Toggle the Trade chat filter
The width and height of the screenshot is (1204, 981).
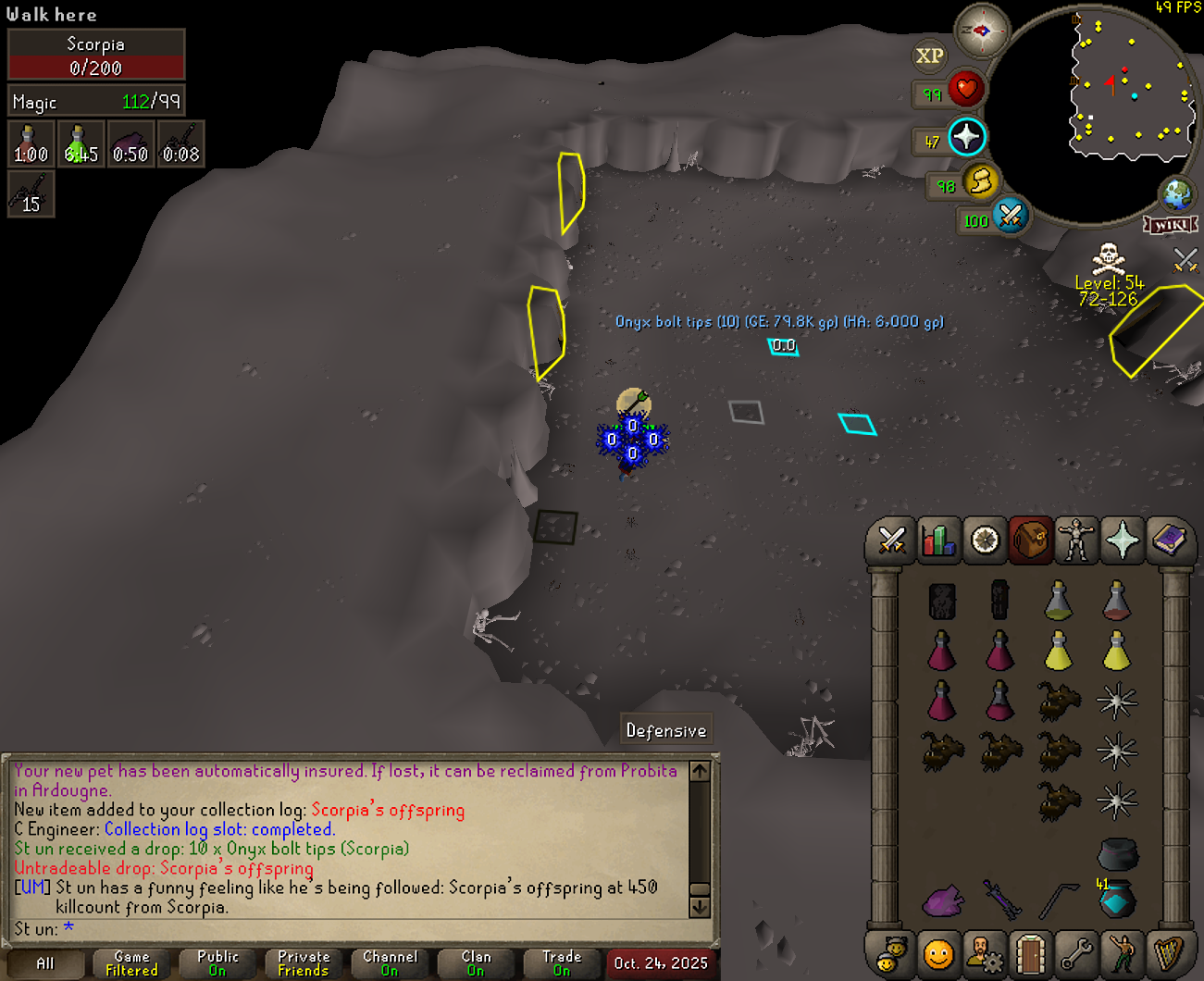pos(562,963)
